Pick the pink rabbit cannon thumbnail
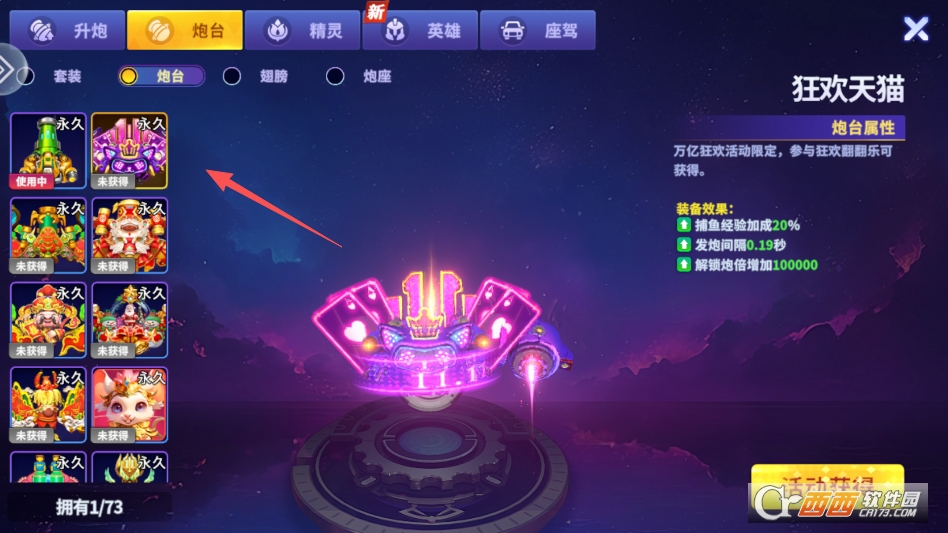This screenshot has height=533, width=948. coord(130,406)
